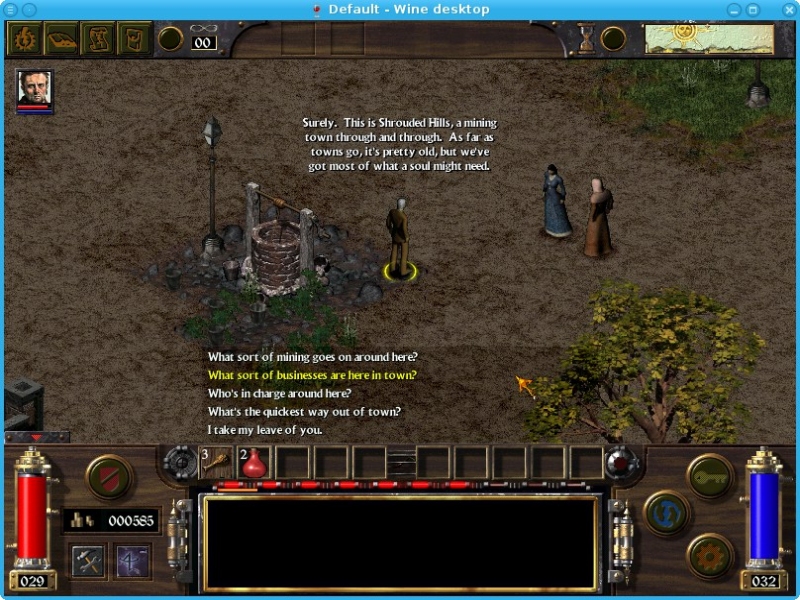Click the round key button

coord(710,476)
